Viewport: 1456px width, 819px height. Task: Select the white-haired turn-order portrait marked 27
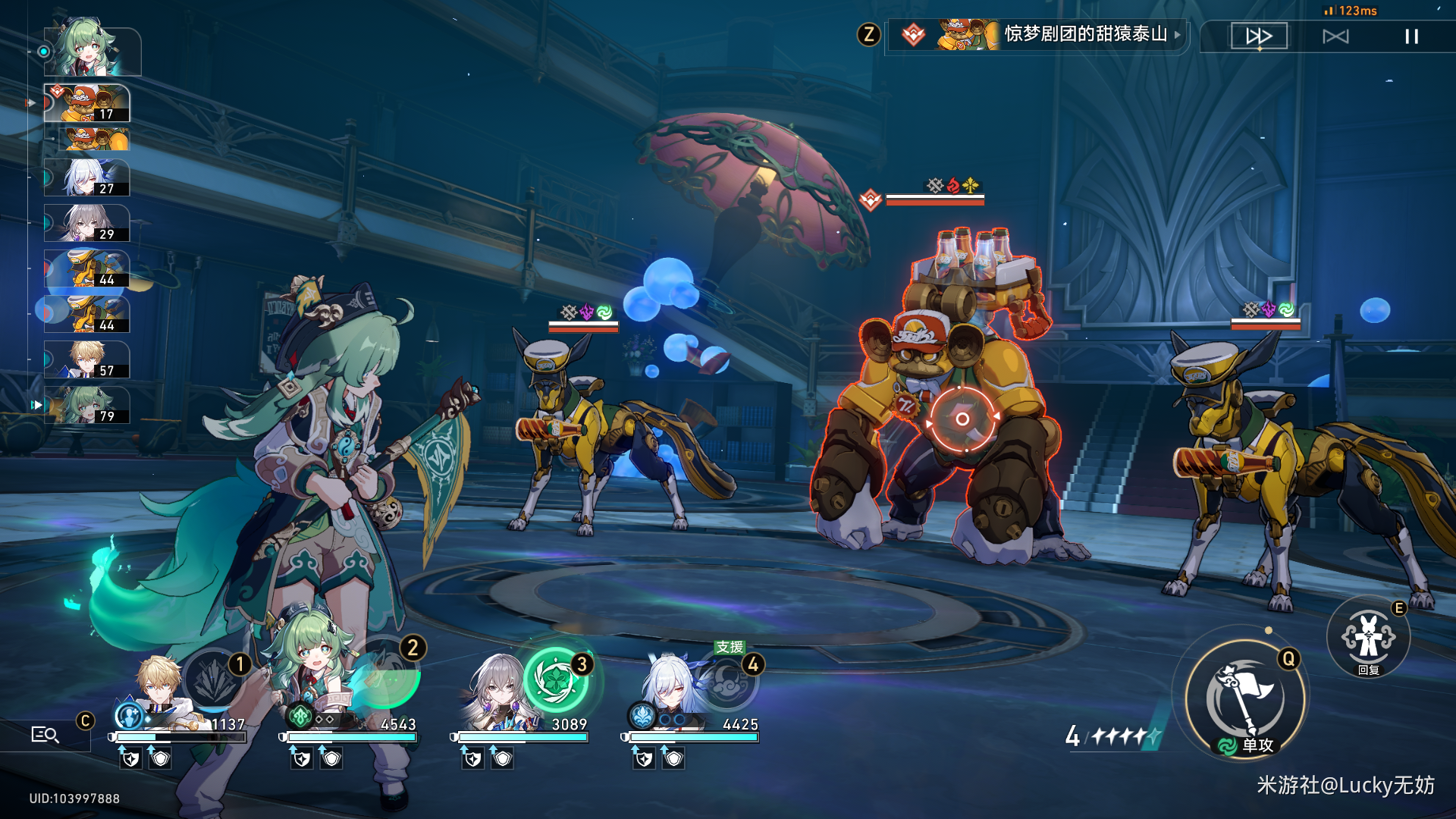pyautogui.click(x=87, y=178)
